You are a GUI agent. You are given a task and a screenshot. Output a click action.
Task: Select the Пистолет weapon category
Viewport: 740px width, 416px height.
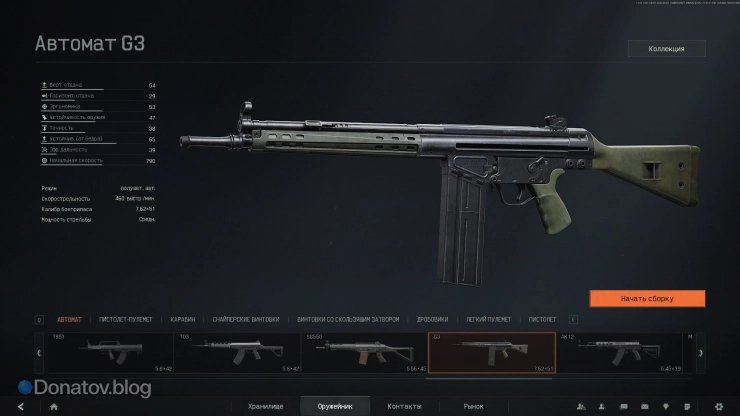(542, 320)
